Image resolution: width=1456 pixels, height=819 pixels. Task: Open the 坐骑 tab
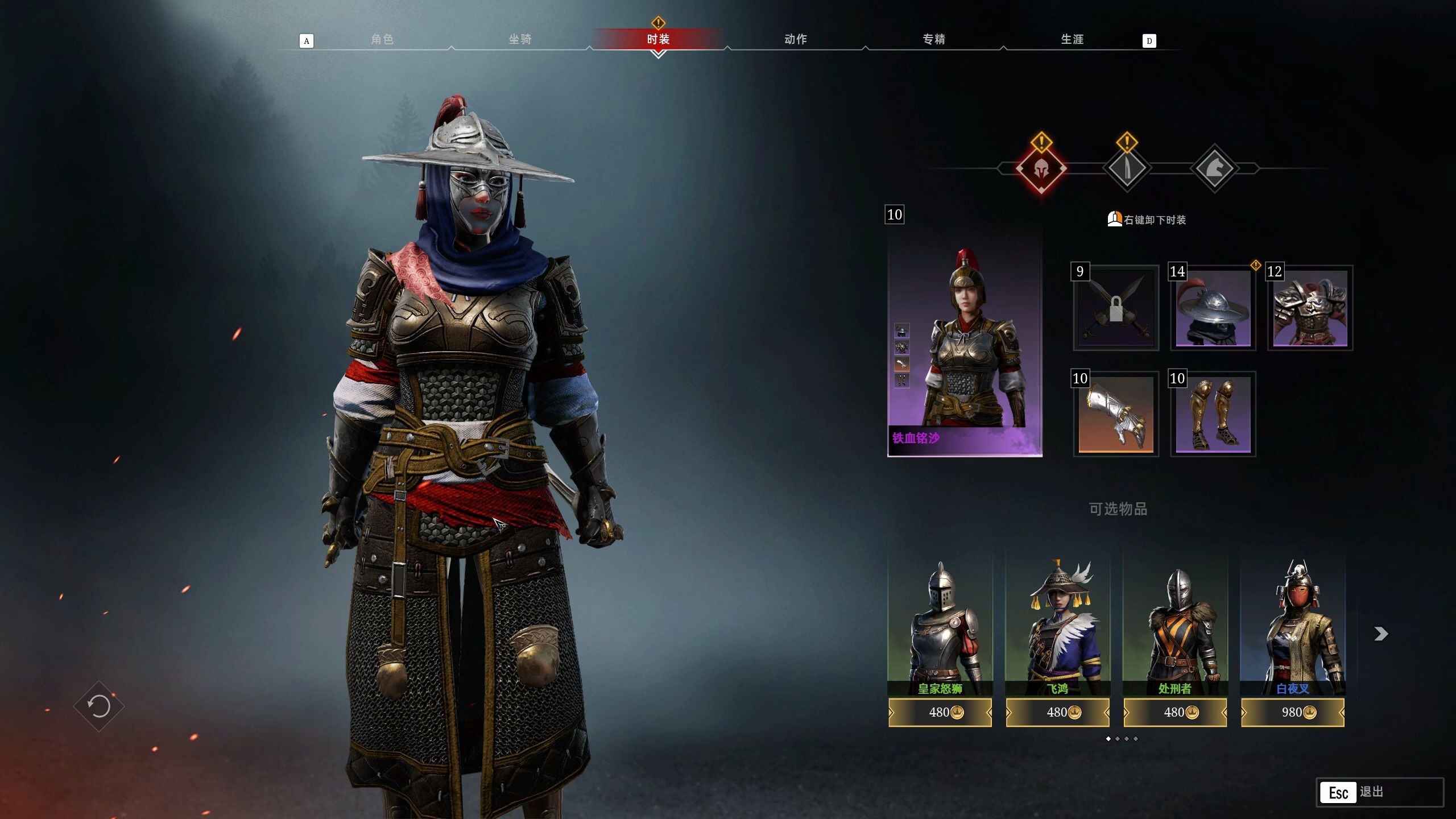click(520, 39)
